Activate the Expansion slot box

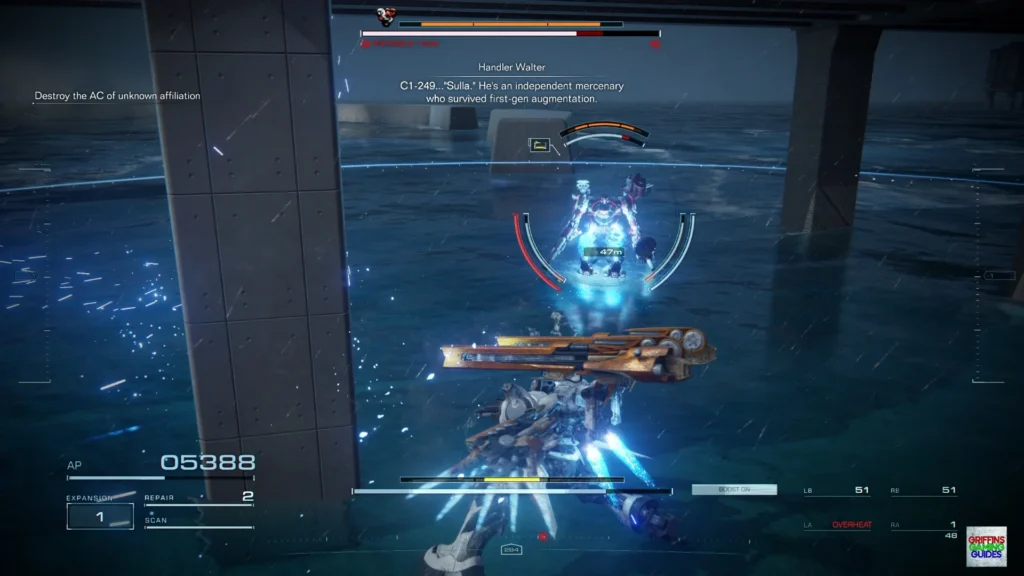pos(100,516)
